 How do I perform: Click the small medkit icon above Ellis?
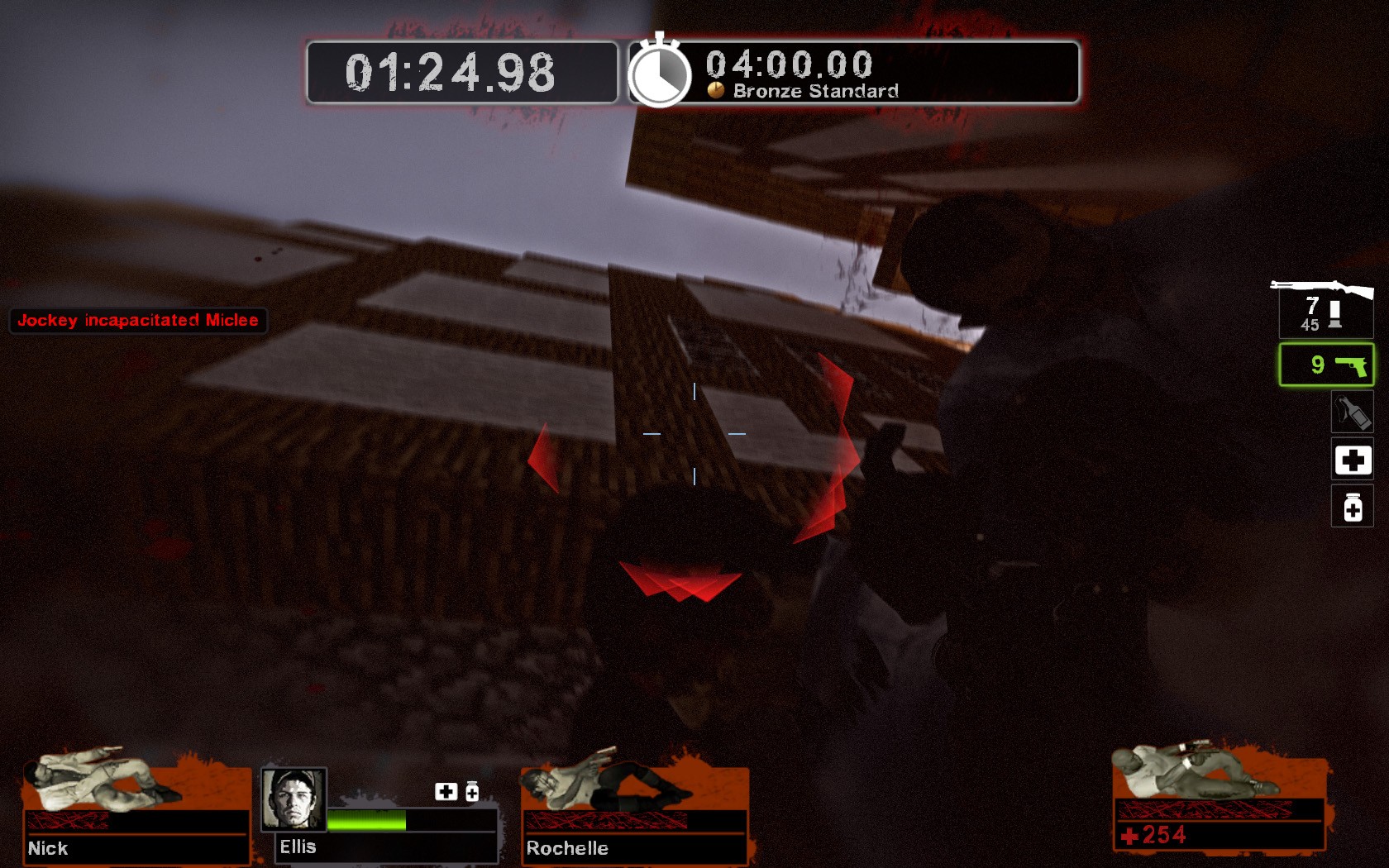click(x=446, y=791)
